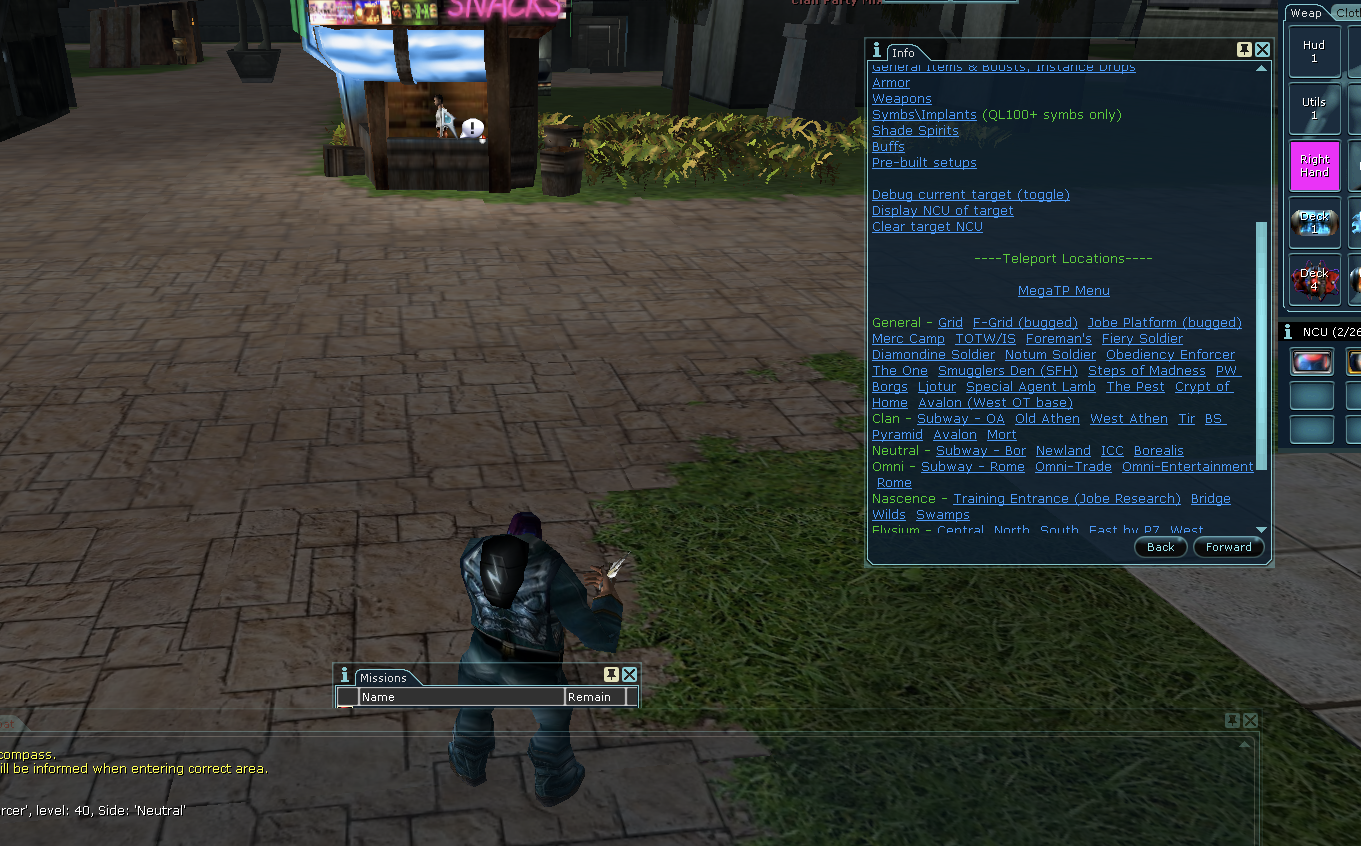Open the Weapons list link
Image resolution: width=1361 pixels, height=846 pixels.
901,99
